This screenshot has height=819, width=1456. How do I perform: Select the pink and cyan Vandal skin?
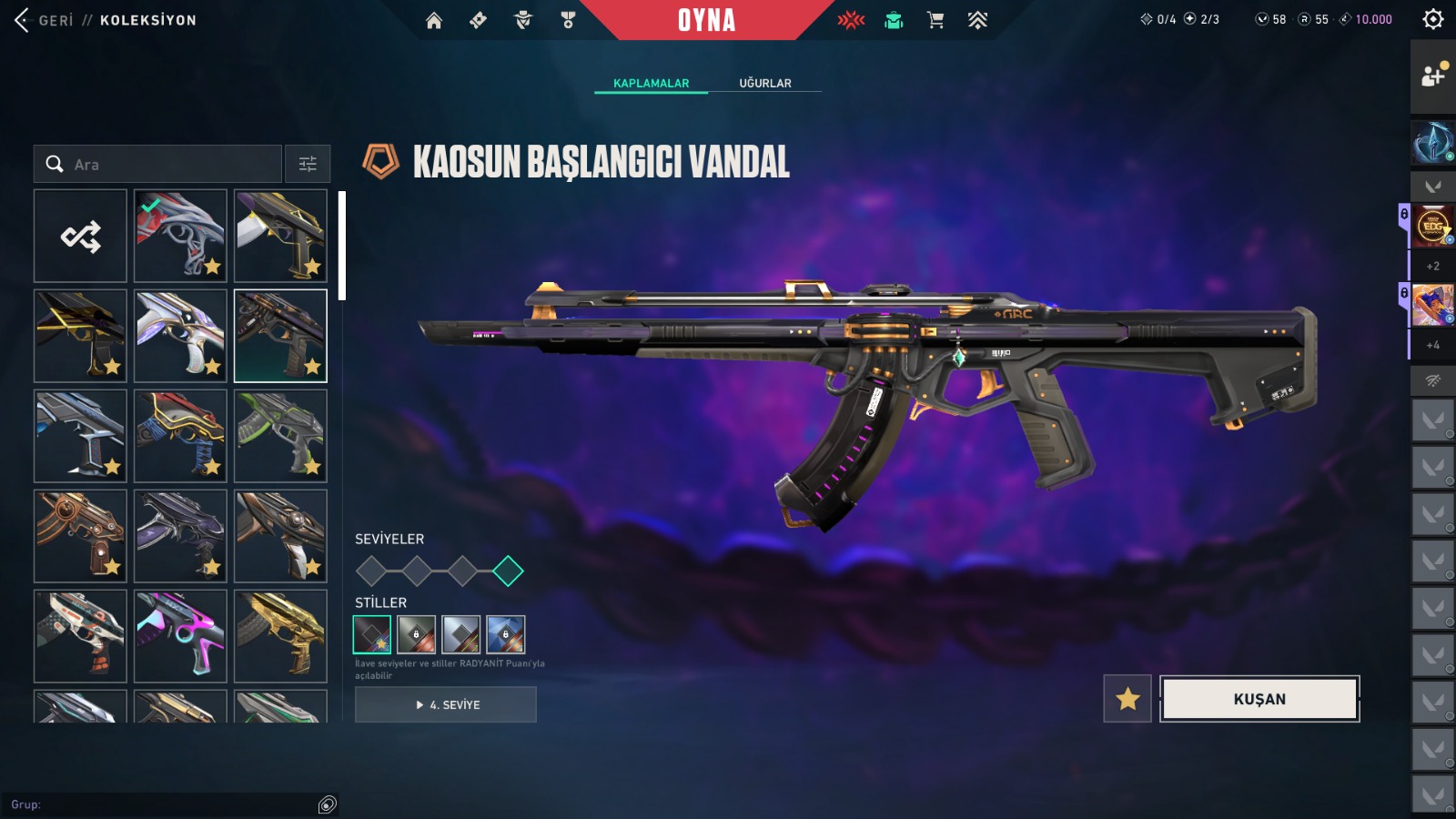[180, 636]
